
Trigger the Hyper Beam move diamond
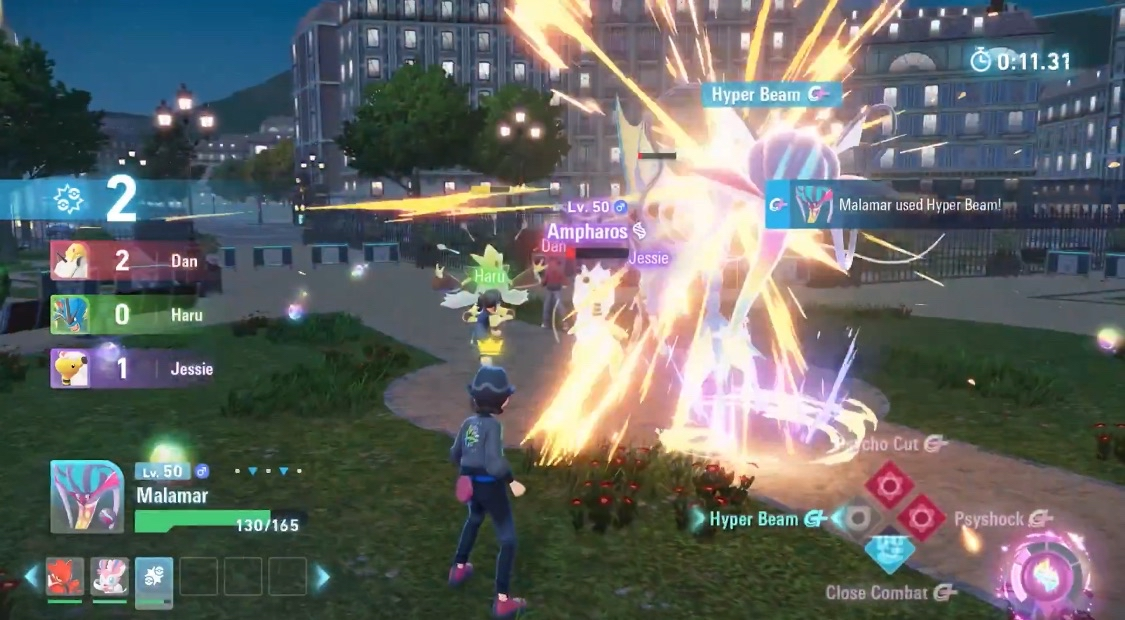[856, 518]
